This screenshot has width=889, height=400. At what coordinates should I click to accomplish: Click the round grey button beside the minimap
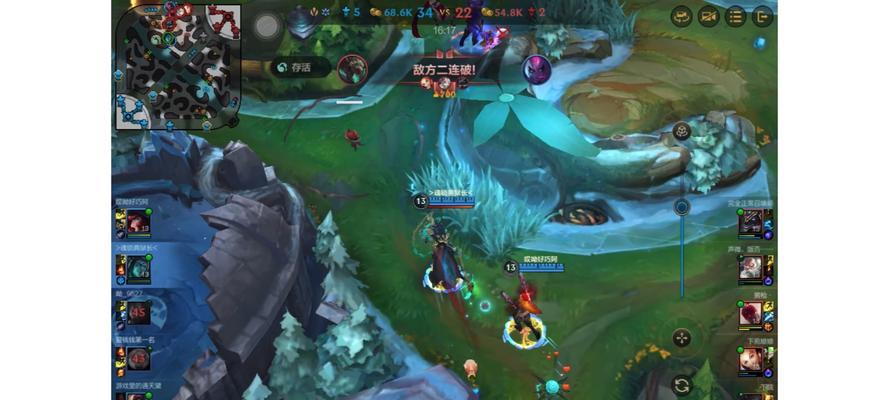click(265, 27)
